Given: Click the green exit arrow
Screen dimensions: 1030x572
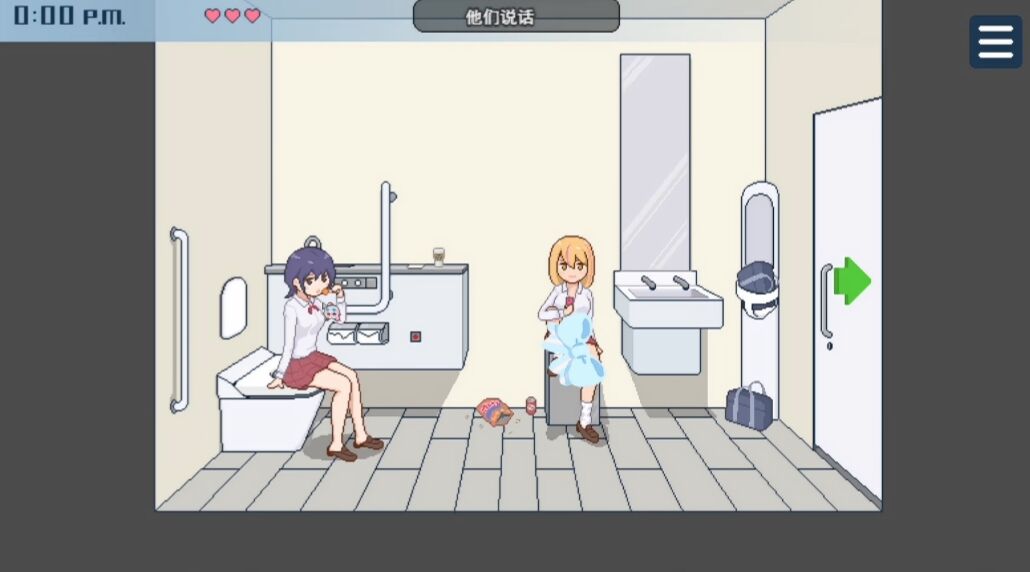Looking at the screenshot, I should pyautogui.click(x=852, y=281).
